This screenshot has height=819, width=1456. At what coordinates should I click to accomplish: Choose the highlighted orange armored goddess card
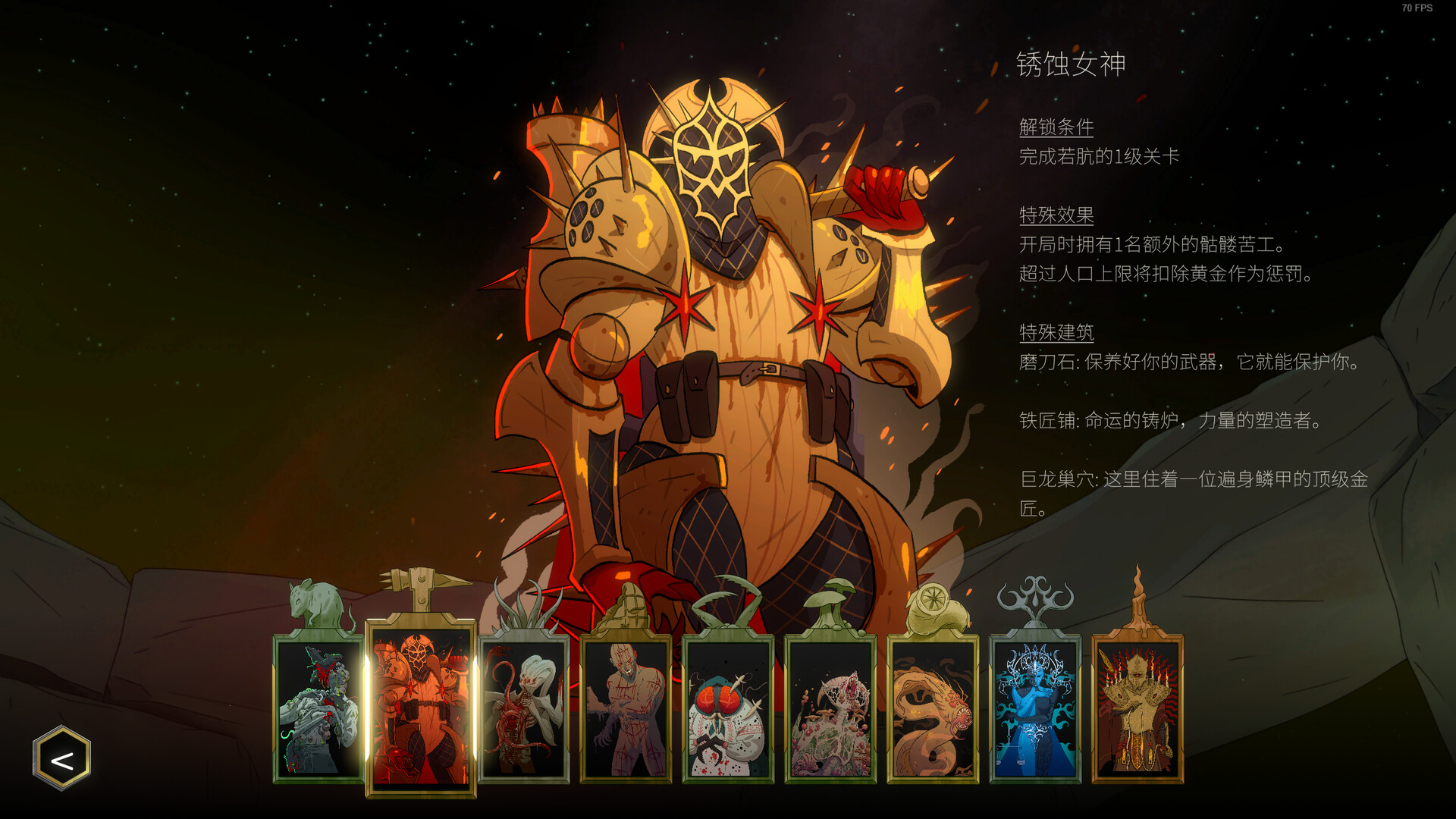coord(421,709)
